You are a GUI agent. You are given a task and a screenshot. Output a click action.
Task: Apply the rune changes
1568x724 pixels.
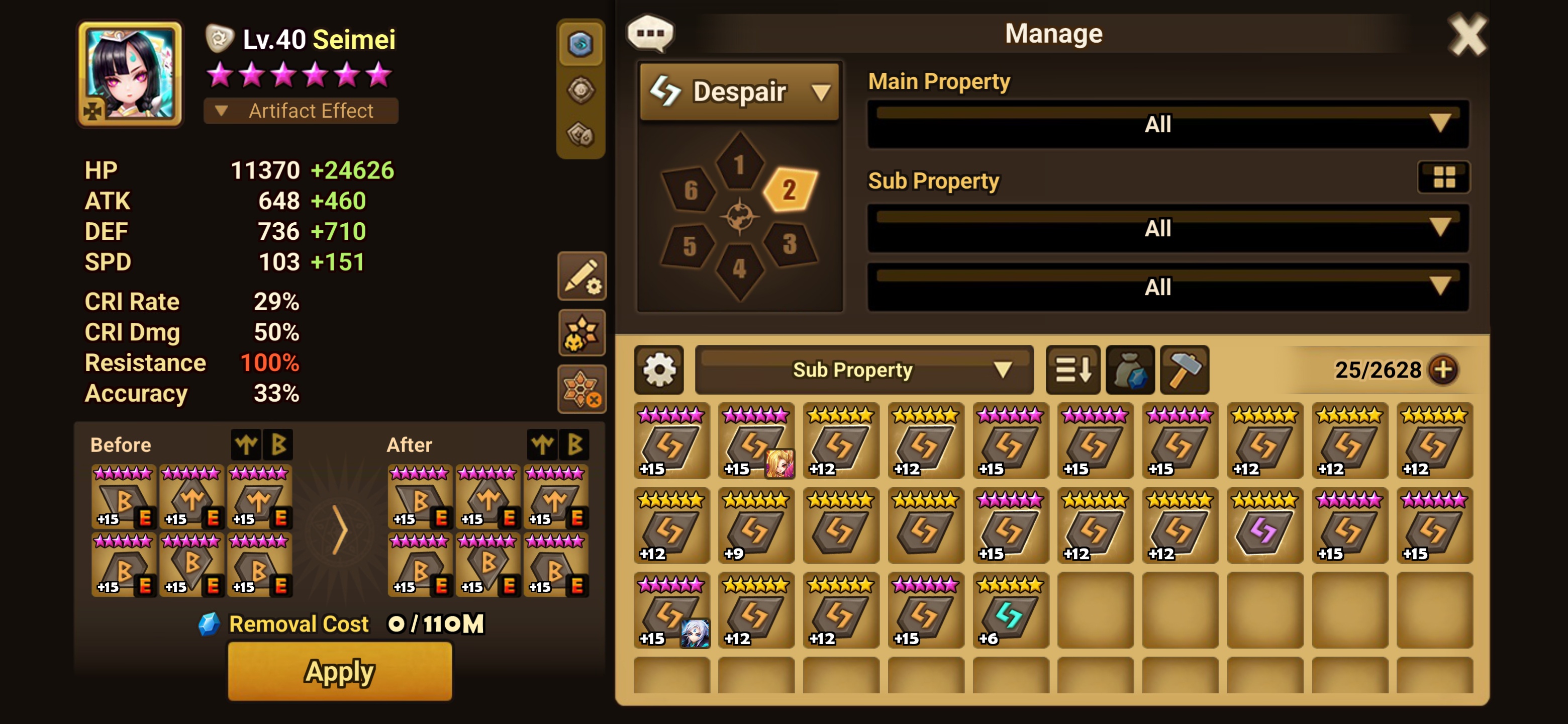pyautogui.click(x=340, y=671)
